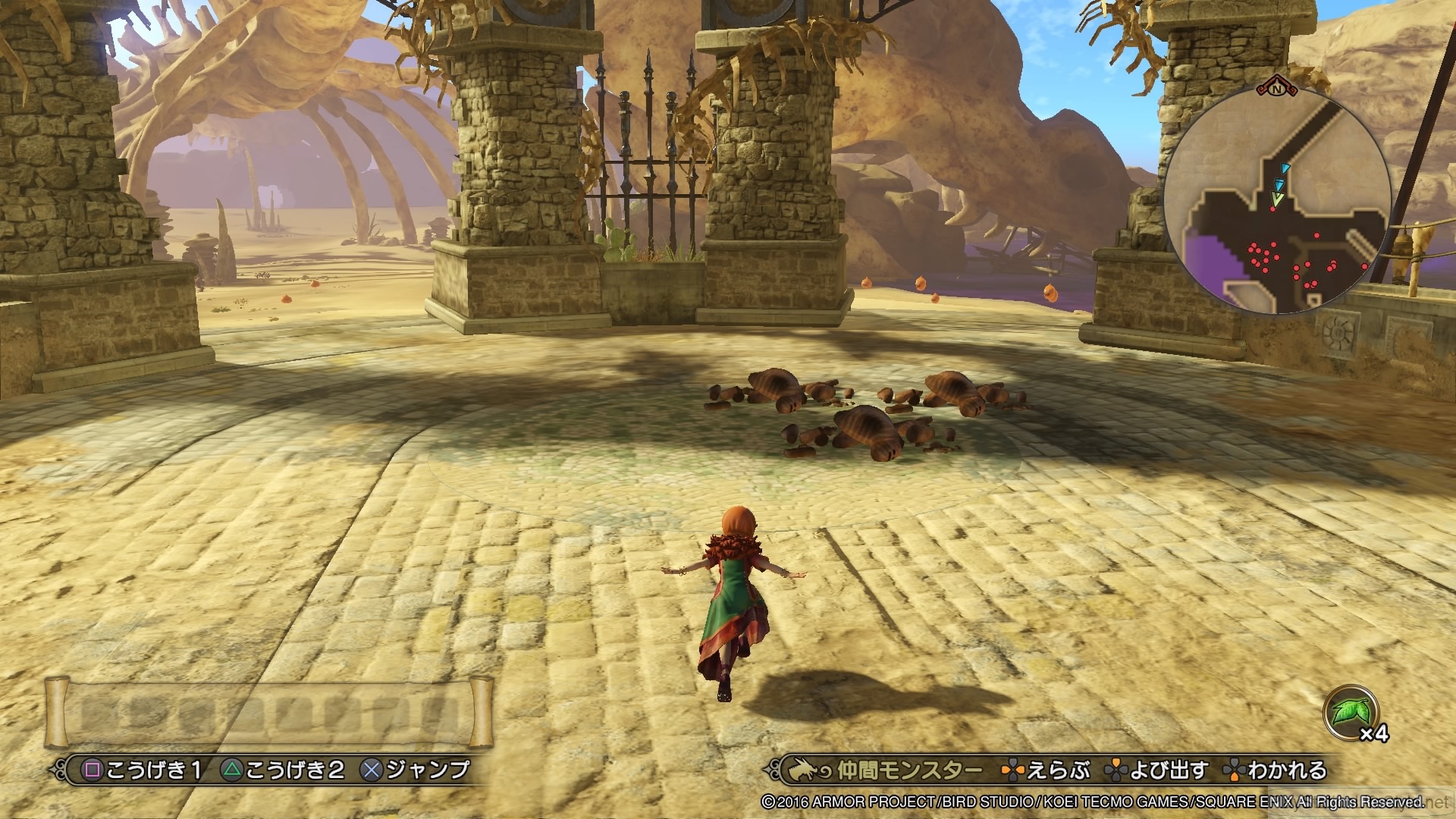Select the Square こうげき1 attack icon

91,769
